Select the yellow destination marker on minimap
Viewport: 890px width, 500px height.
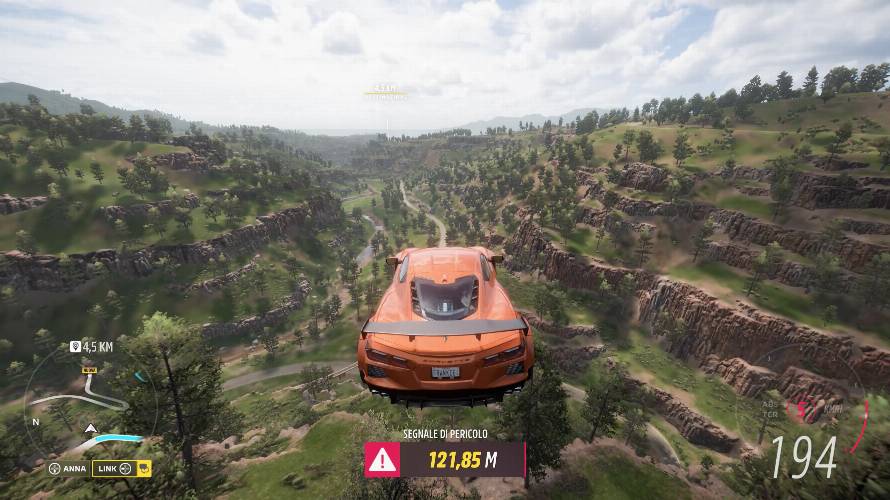pyautogui.click(x=88, y=370)
